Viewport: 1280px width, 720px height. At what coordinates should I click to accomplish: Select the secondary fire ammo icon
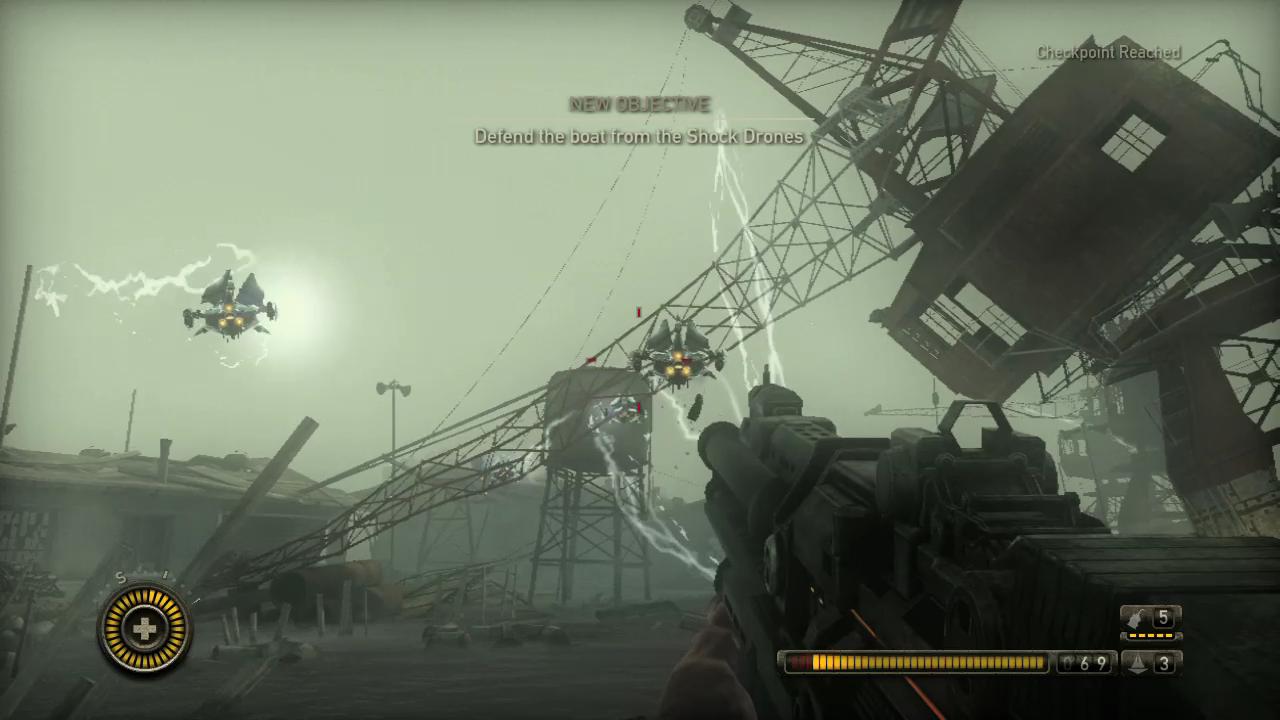point(1136,662)
